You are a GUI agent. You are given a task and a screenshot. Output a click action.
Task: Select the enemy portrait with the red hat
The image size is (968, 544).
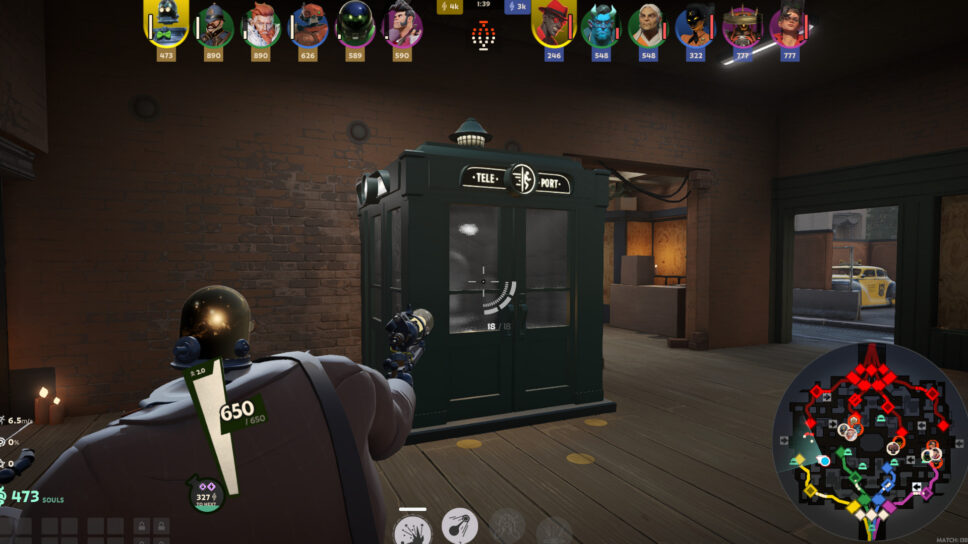[553, 24]
